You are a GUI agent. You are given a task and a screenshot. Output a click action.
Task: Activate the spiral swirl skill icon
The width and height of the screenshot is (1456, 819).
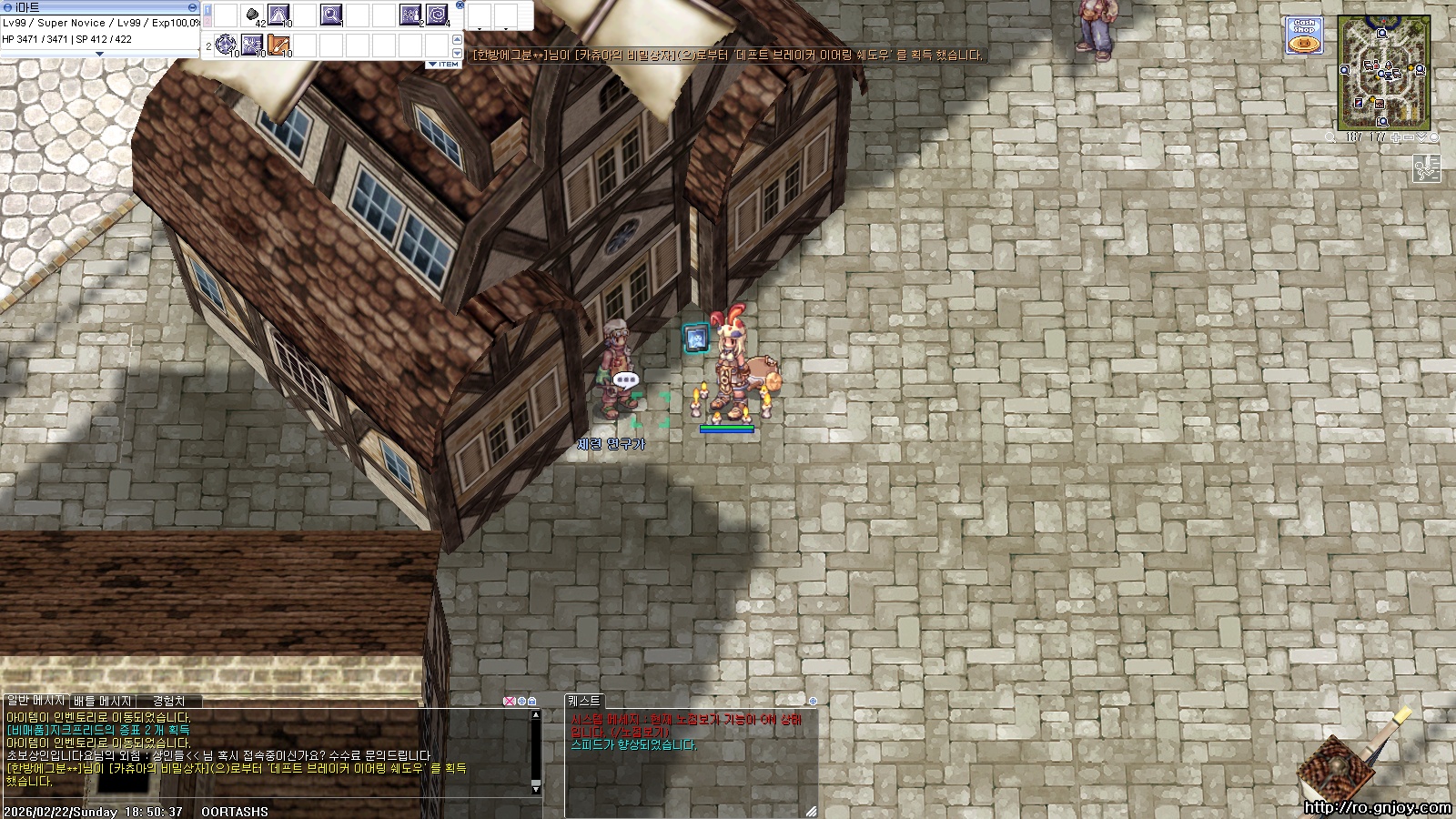(x=437, y=15)
